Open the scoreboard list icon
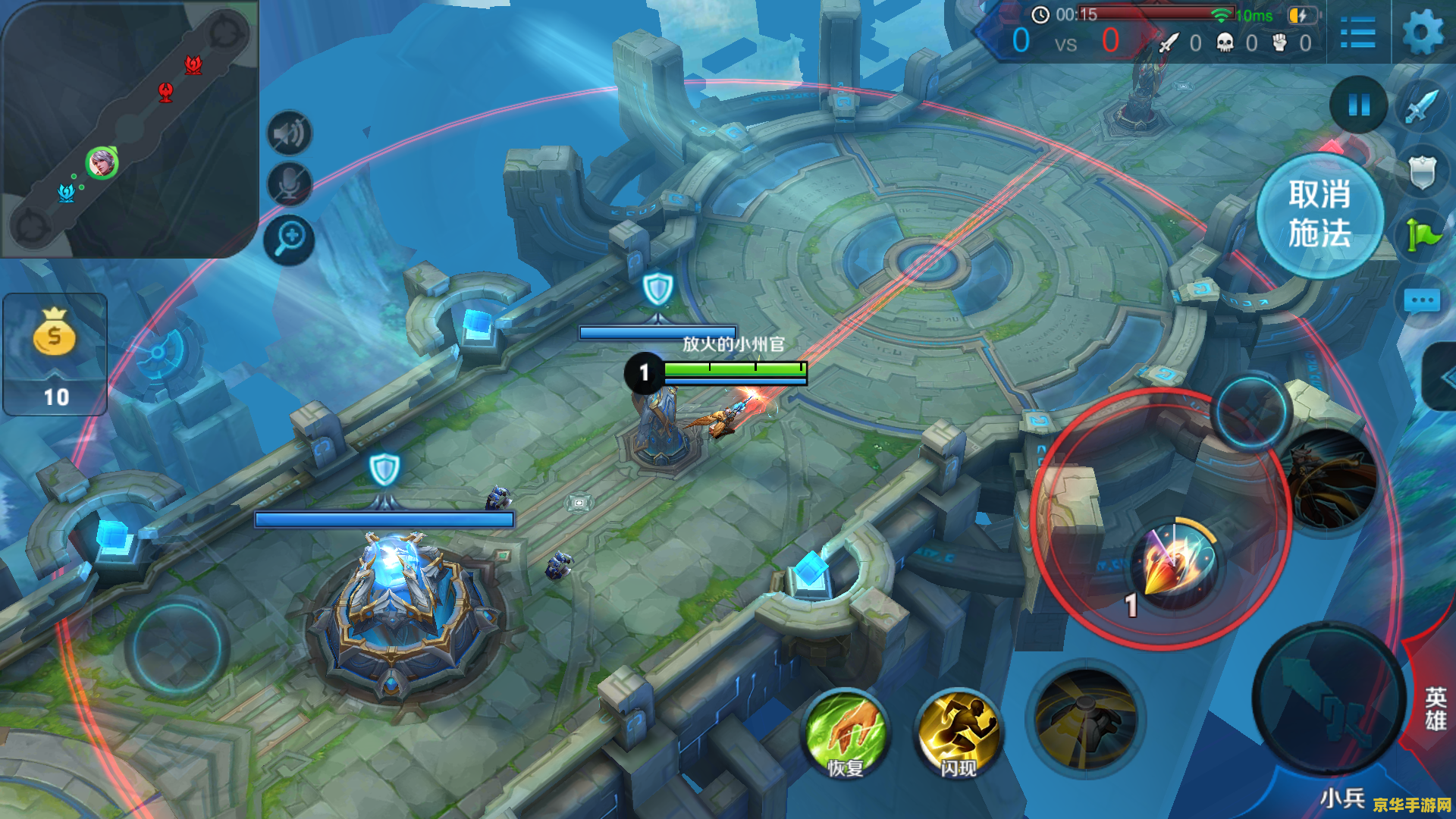The height and width of the screenshot is (819, 1456). pos(1357,33)
